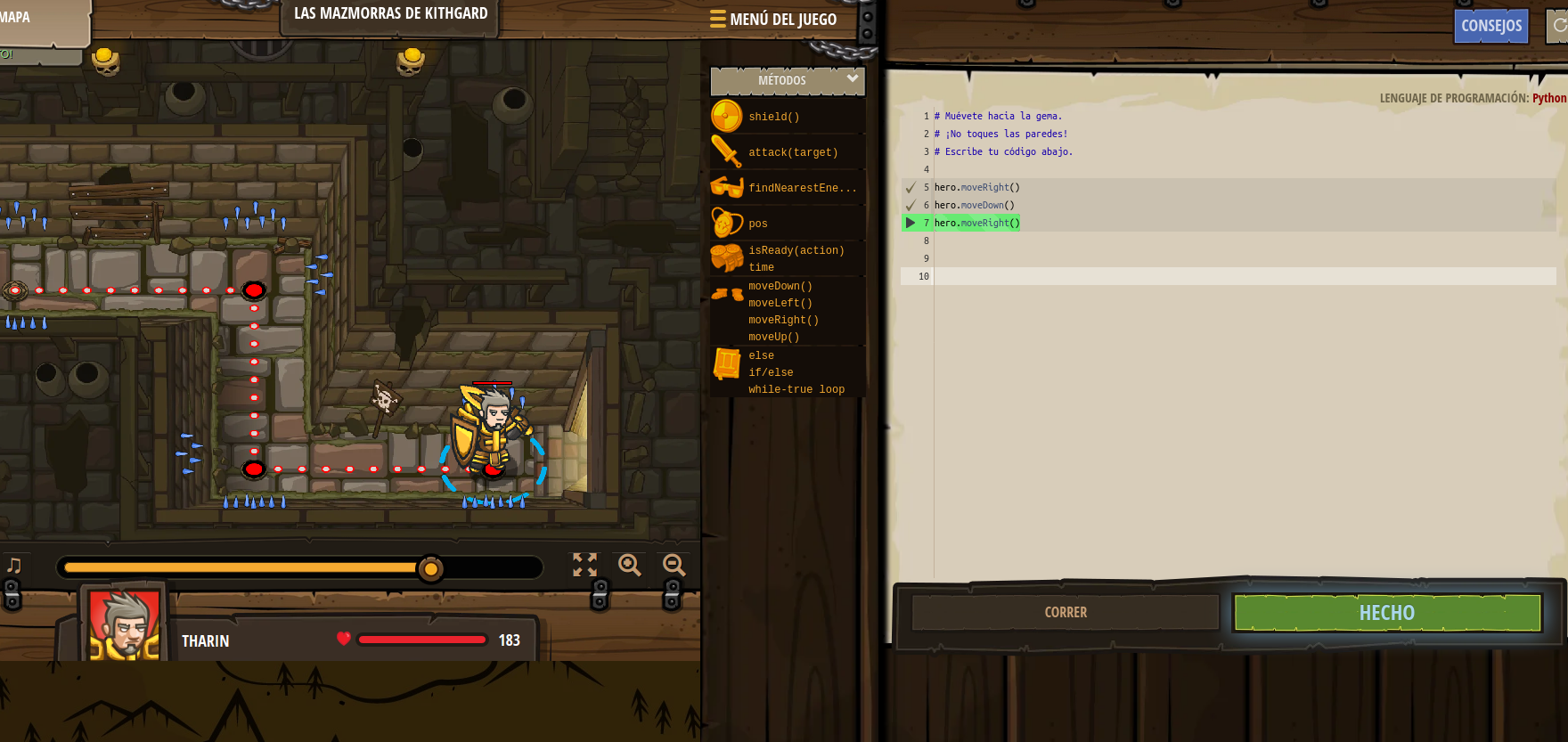Open the LAS MAZMORRAS DE KITHGARD banner
The height and width of the screenshot is (742, 1568).
point(389,14)
